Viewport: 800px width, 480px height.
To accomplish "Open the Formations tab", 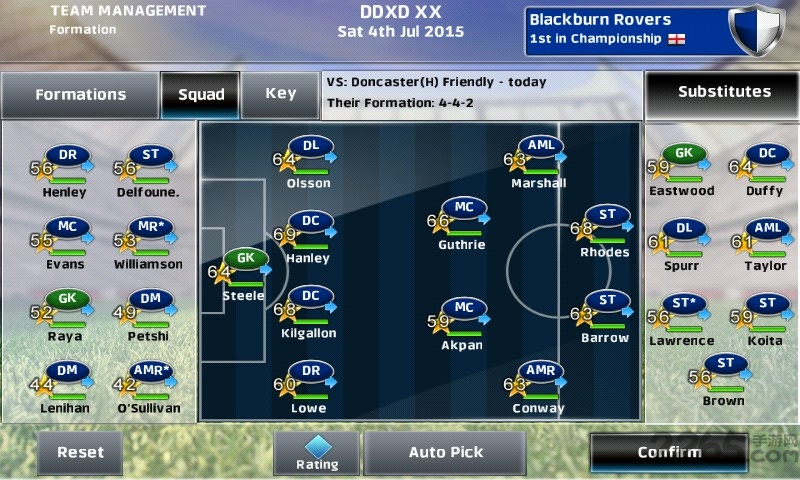I will point(80,95).
